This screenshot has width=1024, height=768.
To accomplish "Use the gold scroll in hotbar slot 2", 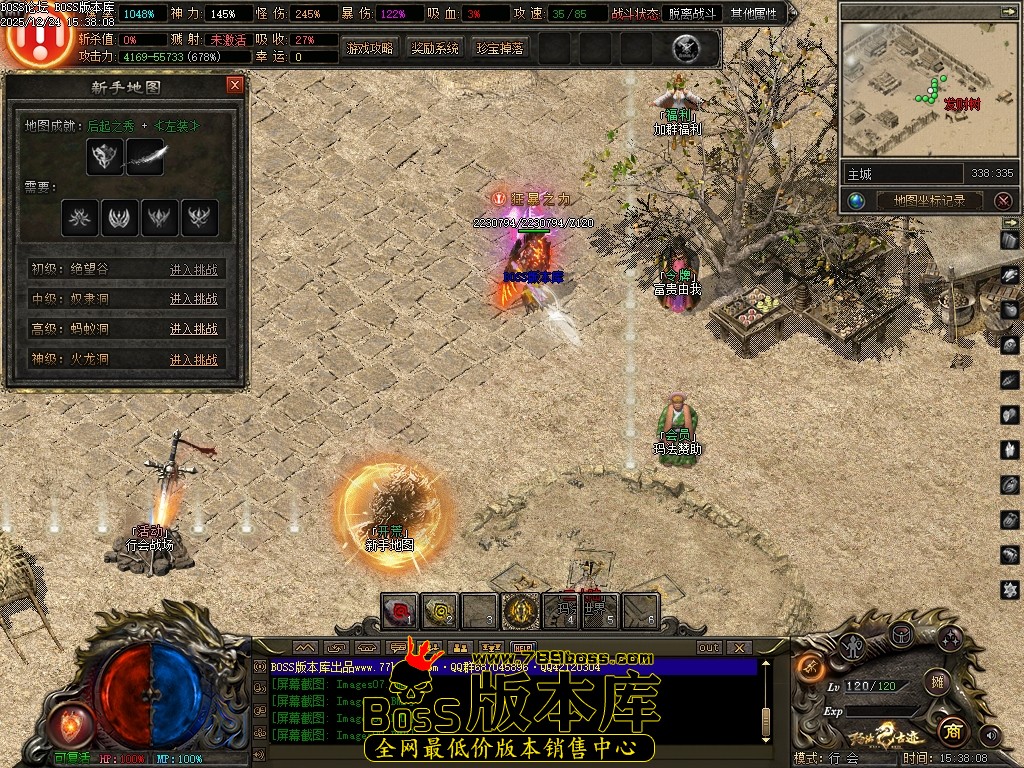I will coord(440,609).
